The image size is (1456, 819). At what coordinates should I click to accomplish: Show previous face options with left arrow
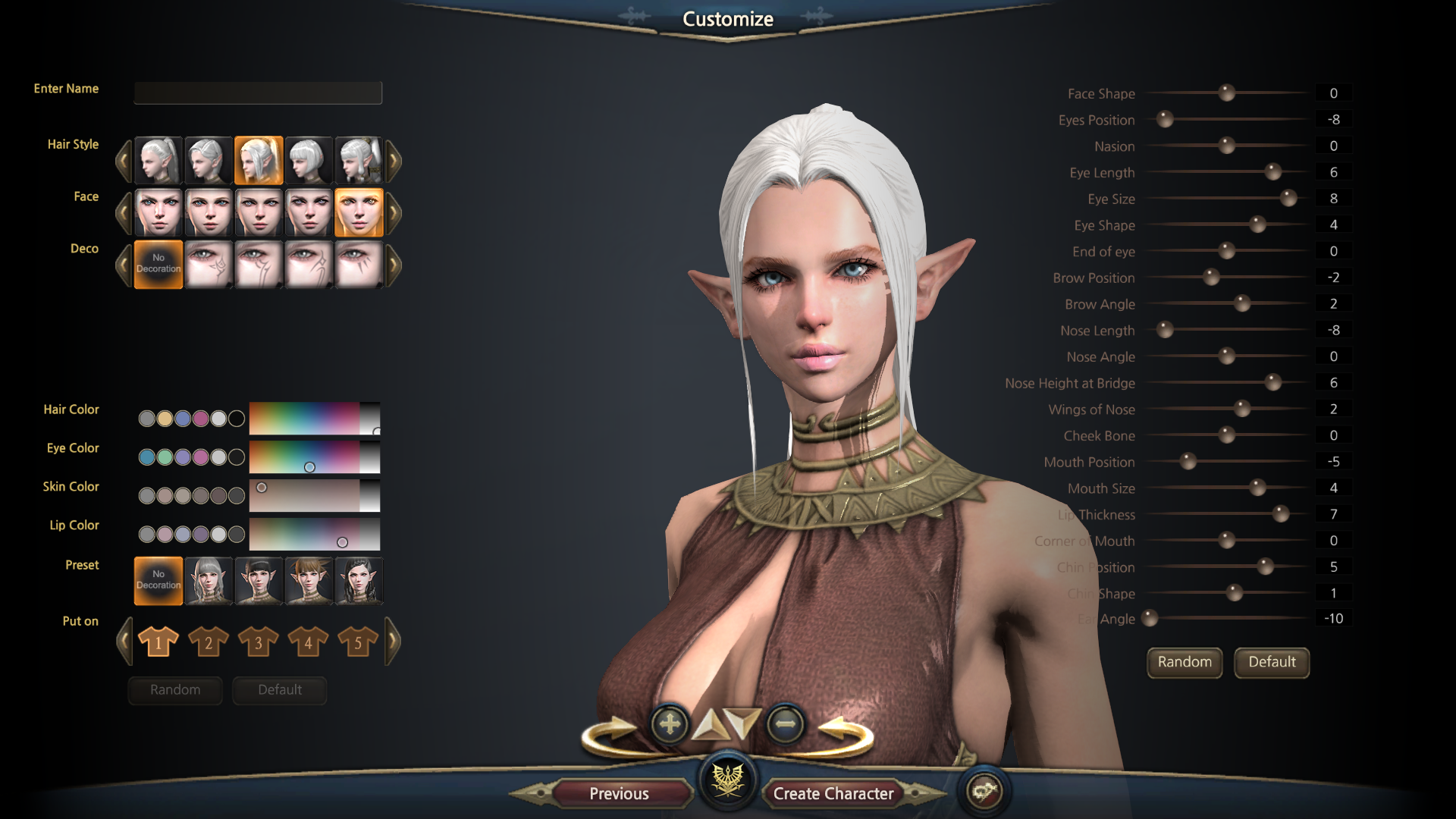[124, 213]
